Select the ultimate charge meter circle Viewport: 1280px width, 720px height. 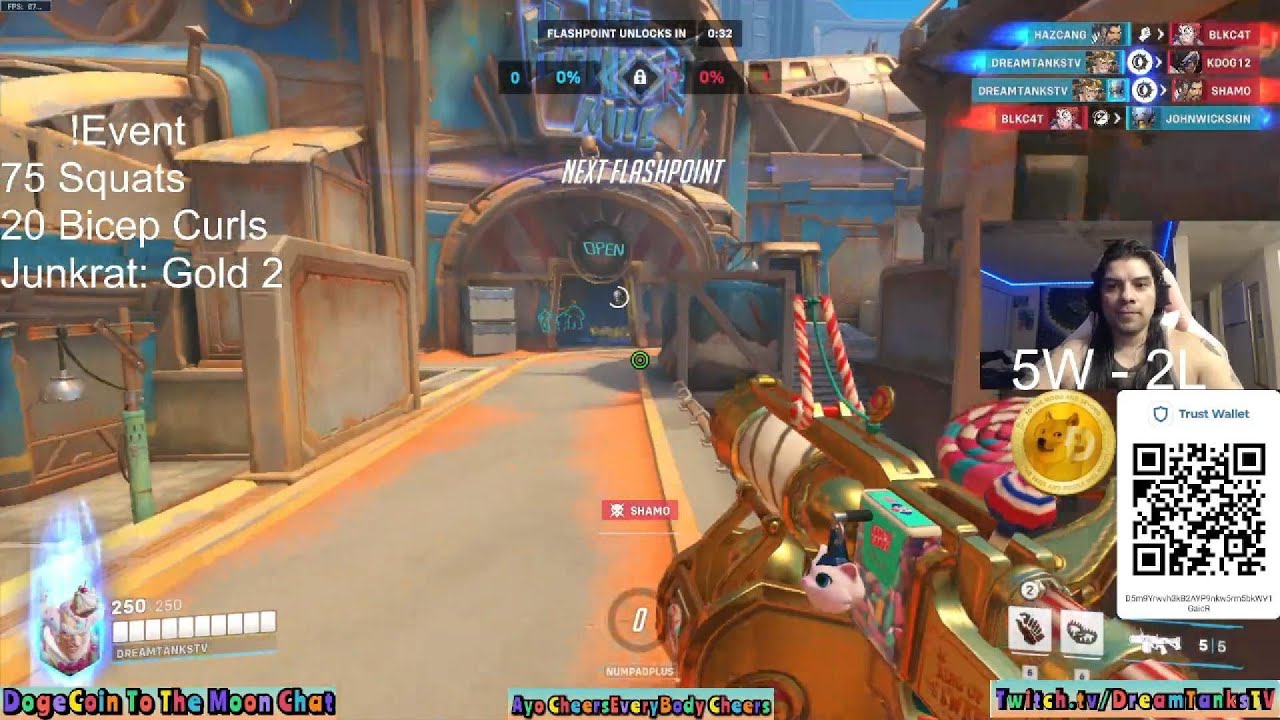[x=638, y=621]
